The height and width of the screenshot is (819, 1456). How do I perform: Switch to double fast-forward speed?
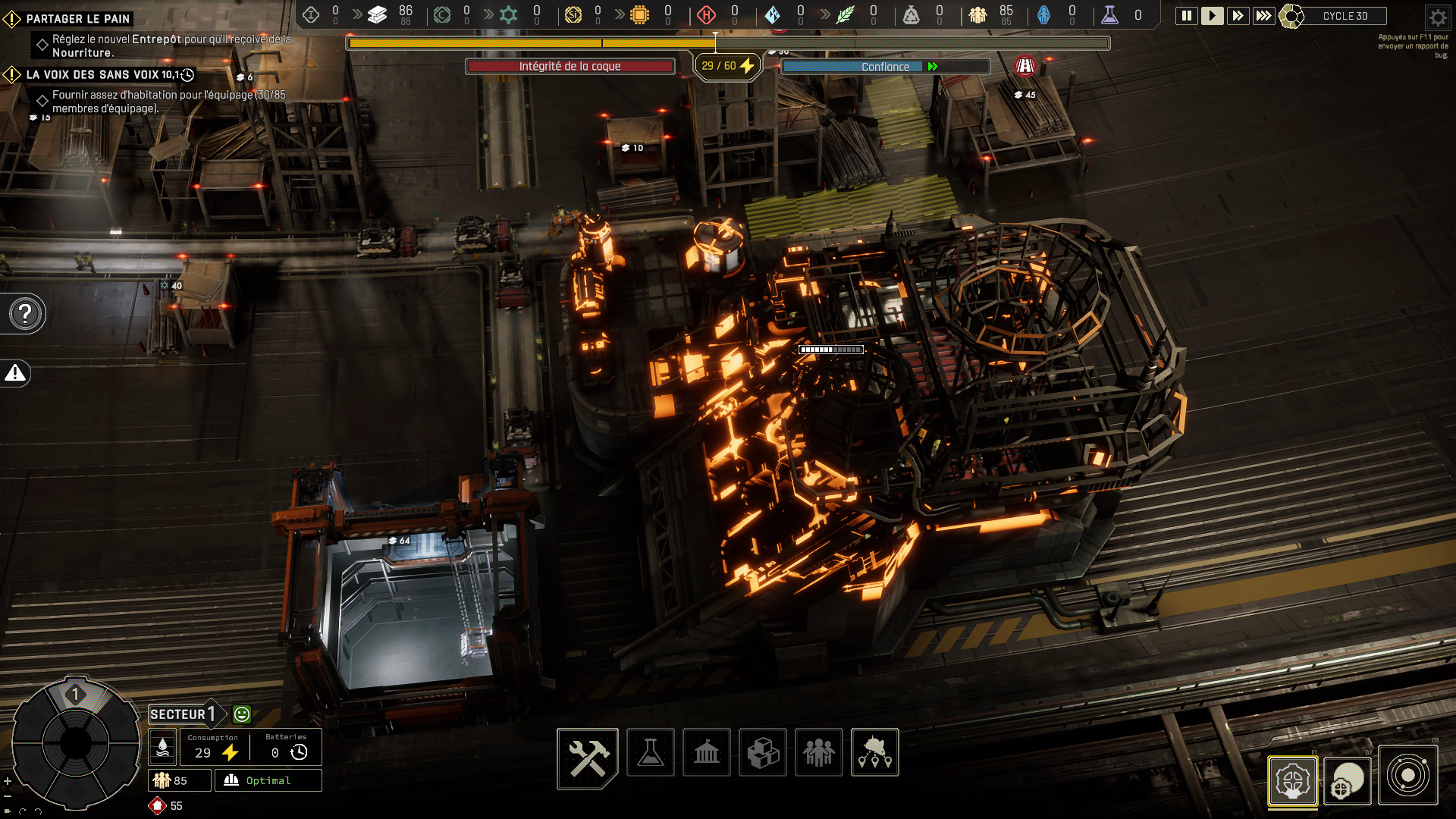1238,16
